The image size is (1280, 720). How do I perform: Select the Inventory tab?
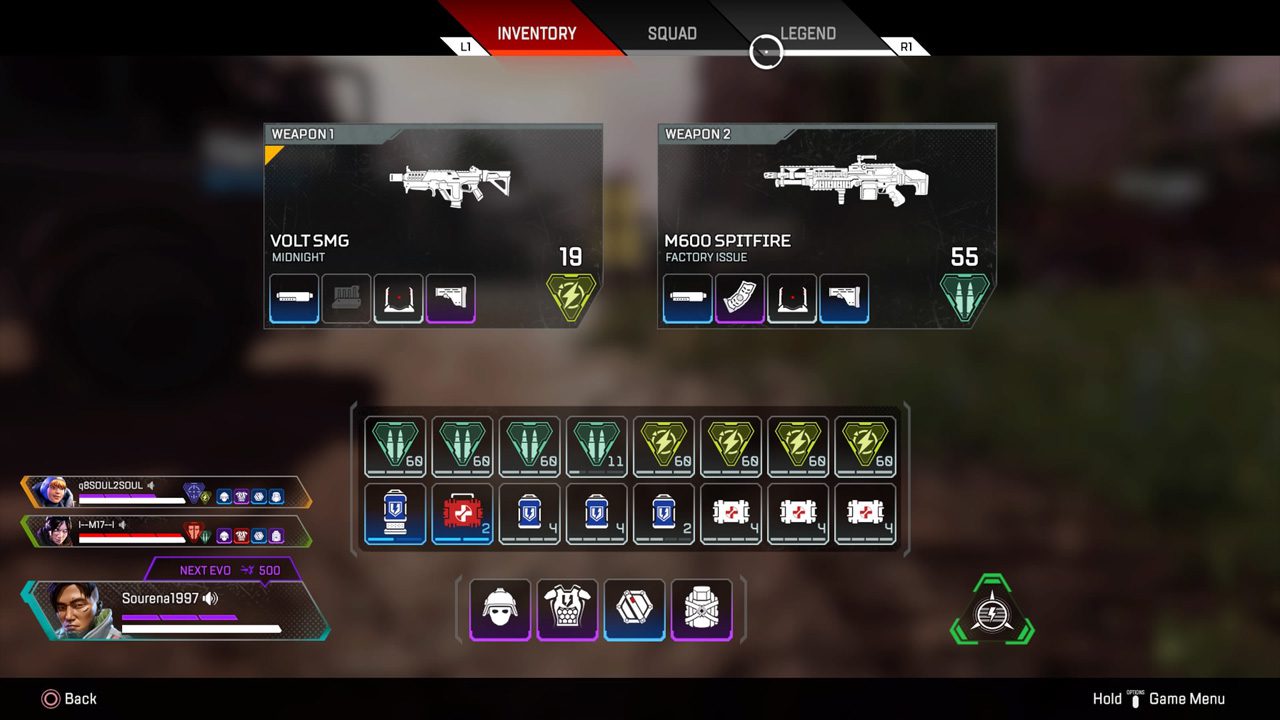point(536,33)
